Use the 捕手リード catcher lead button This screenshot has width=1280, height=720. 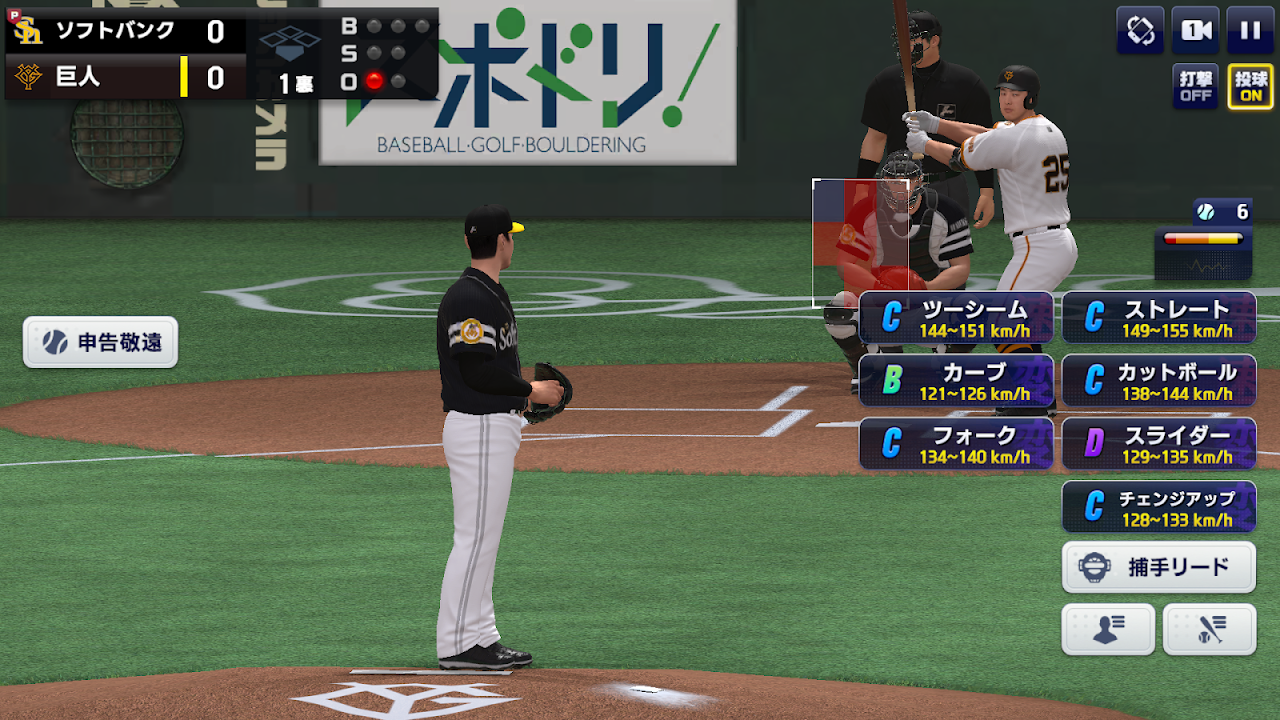click(1158, 568)
